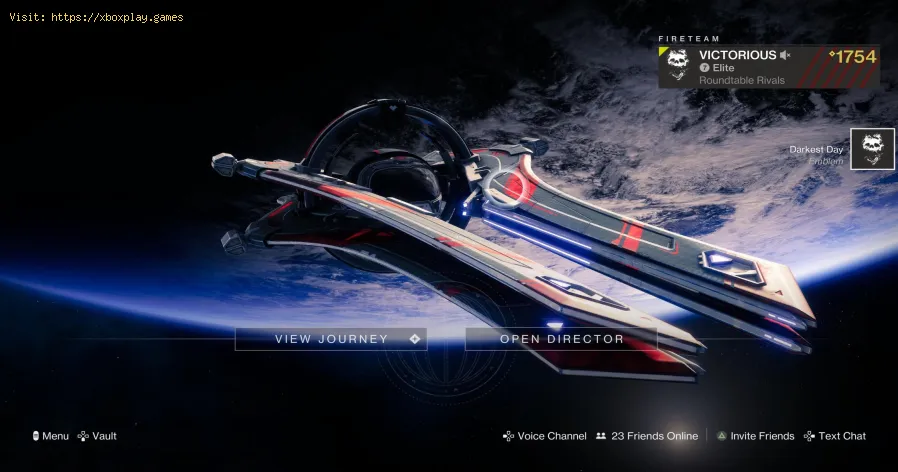The height and width of the screenshot is (472, 898).
Task: Open the Menu from the footer
Action: click(50, 436)
